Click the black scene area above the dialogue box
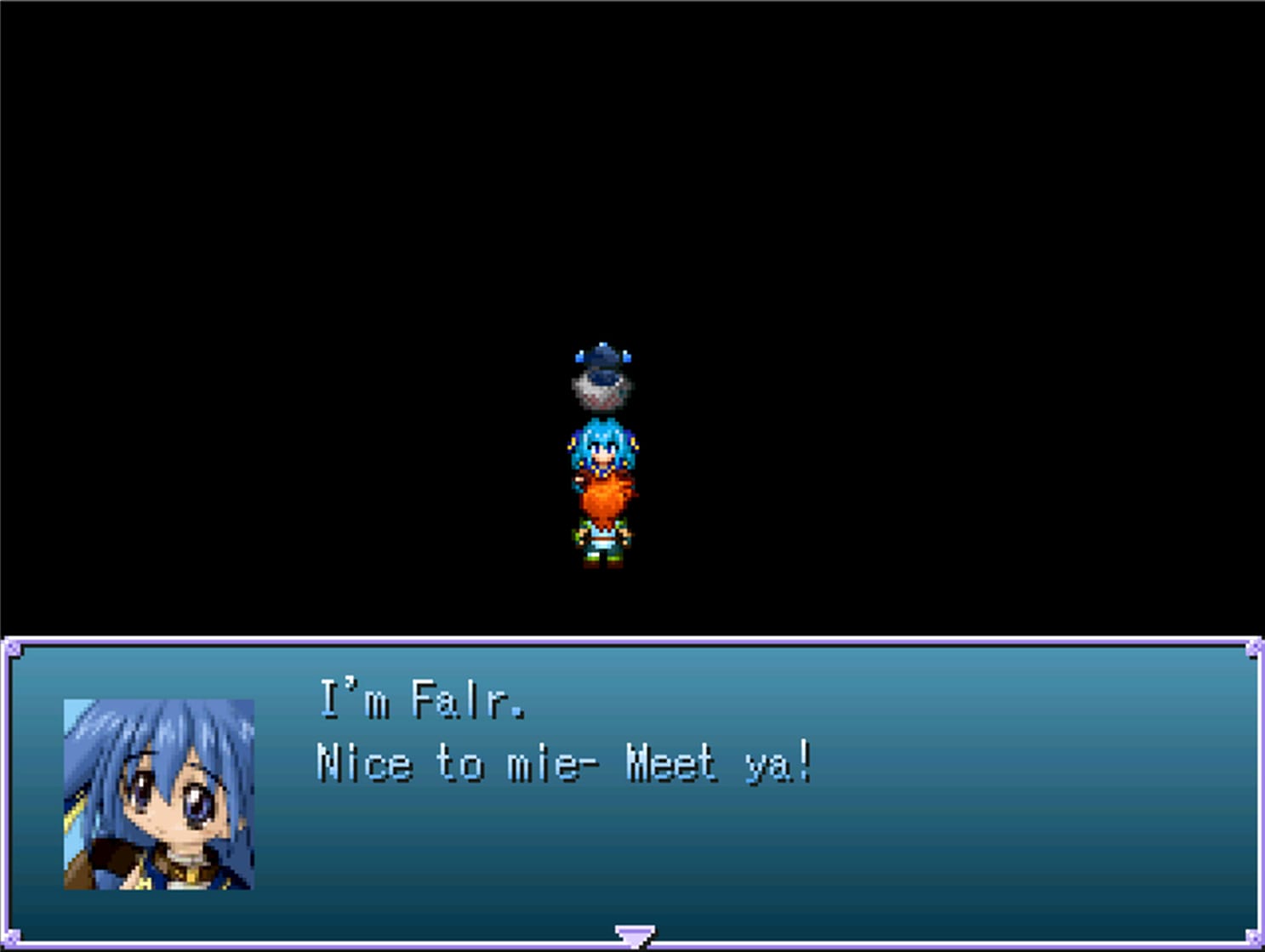 tap(255, 255)
